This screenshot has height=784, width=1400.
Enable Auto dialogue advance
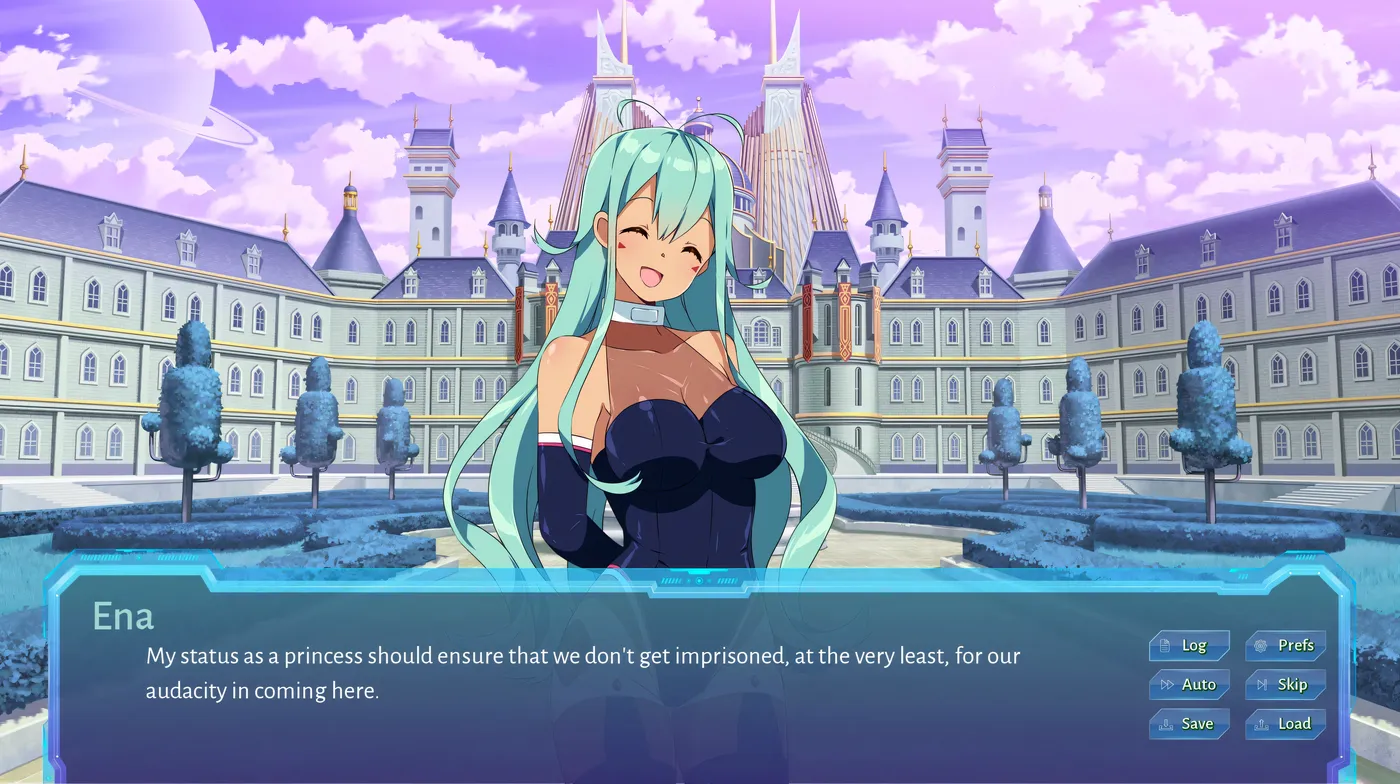click(1188, 685)
